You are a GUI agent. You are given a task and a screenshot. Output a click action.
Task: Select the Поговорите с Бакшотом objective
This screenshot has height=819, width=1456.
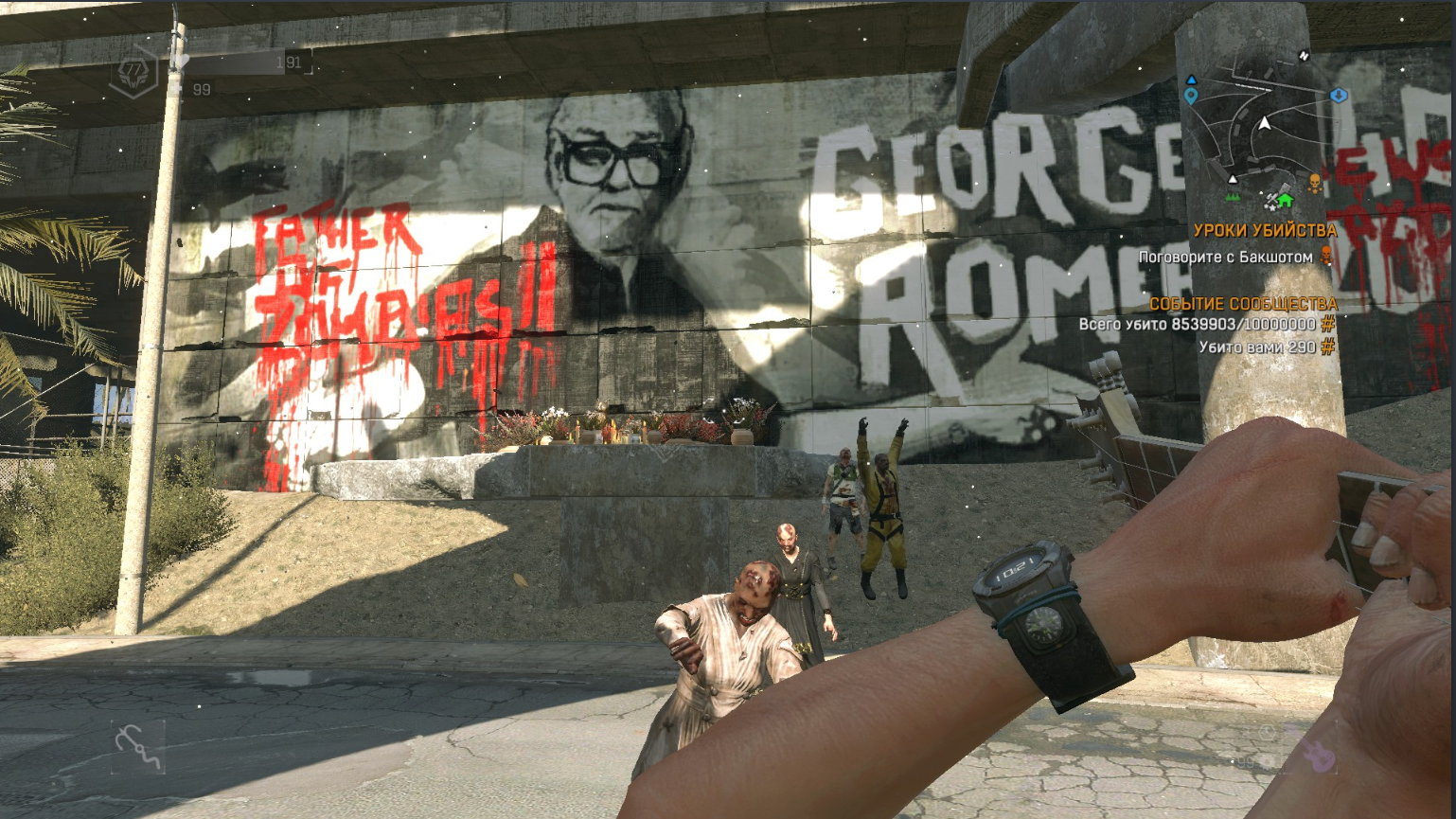pos(1225,257)
